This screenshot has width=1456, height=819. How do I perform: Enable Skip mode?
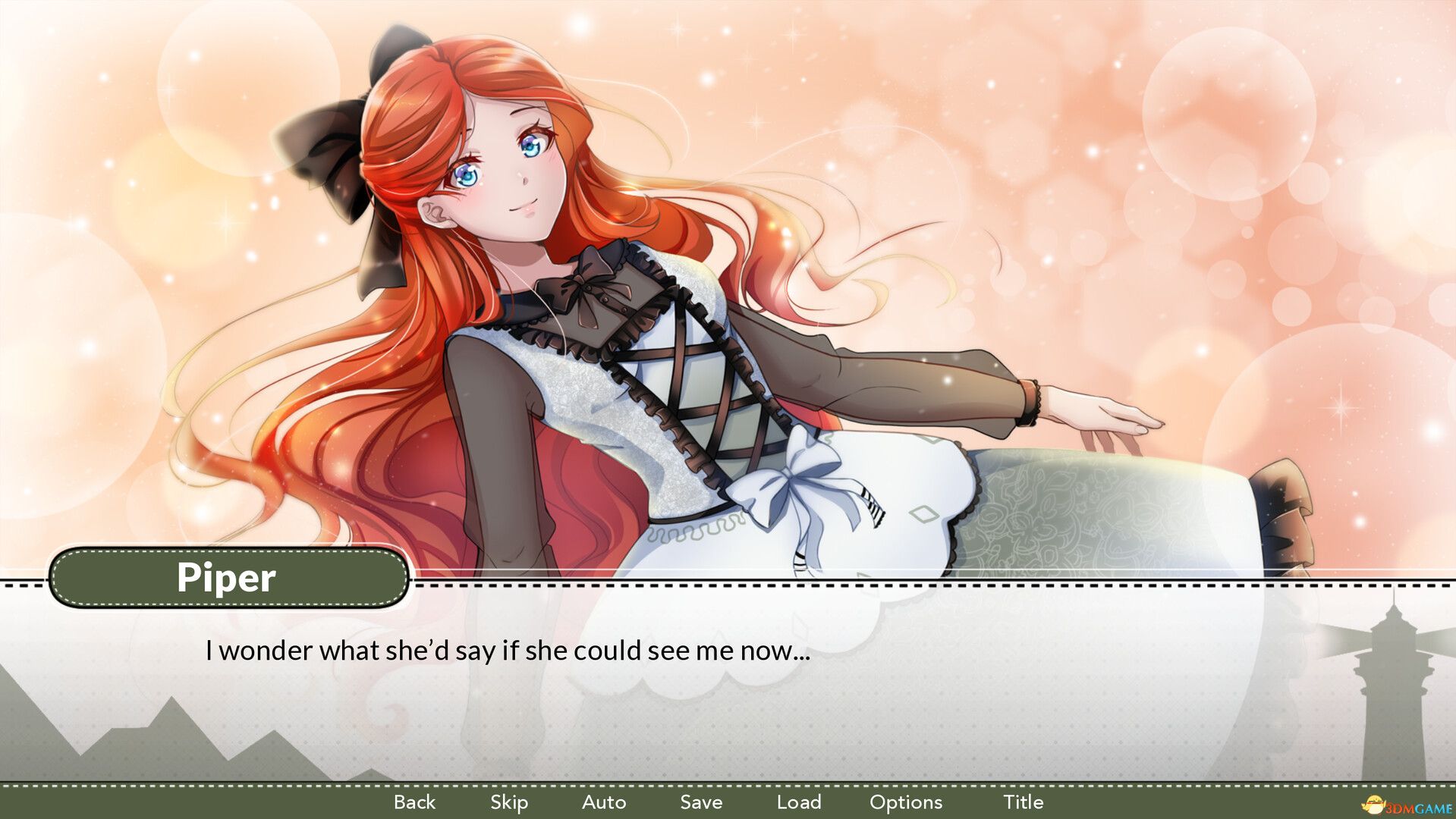pos(509,802)
